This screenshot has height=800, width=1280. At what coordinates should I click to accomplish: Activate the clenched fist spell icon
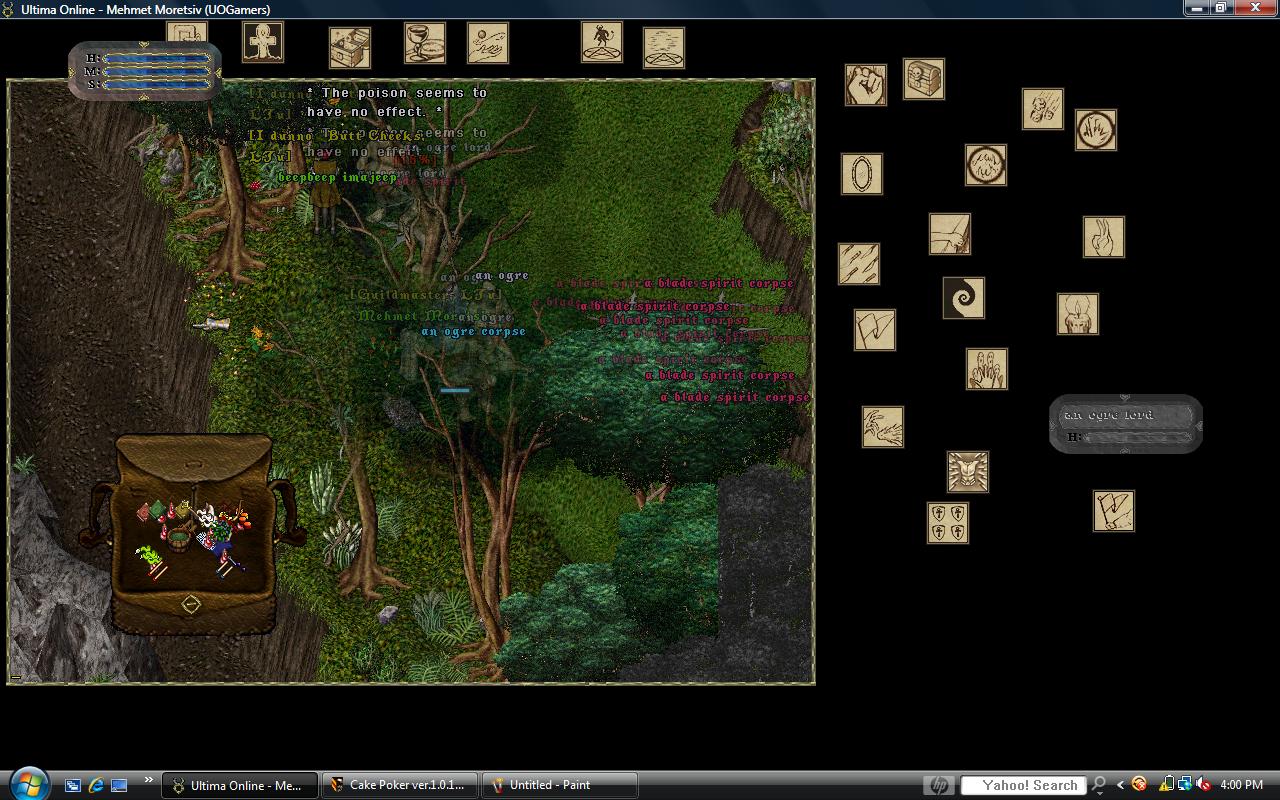(x=866, y=85)
